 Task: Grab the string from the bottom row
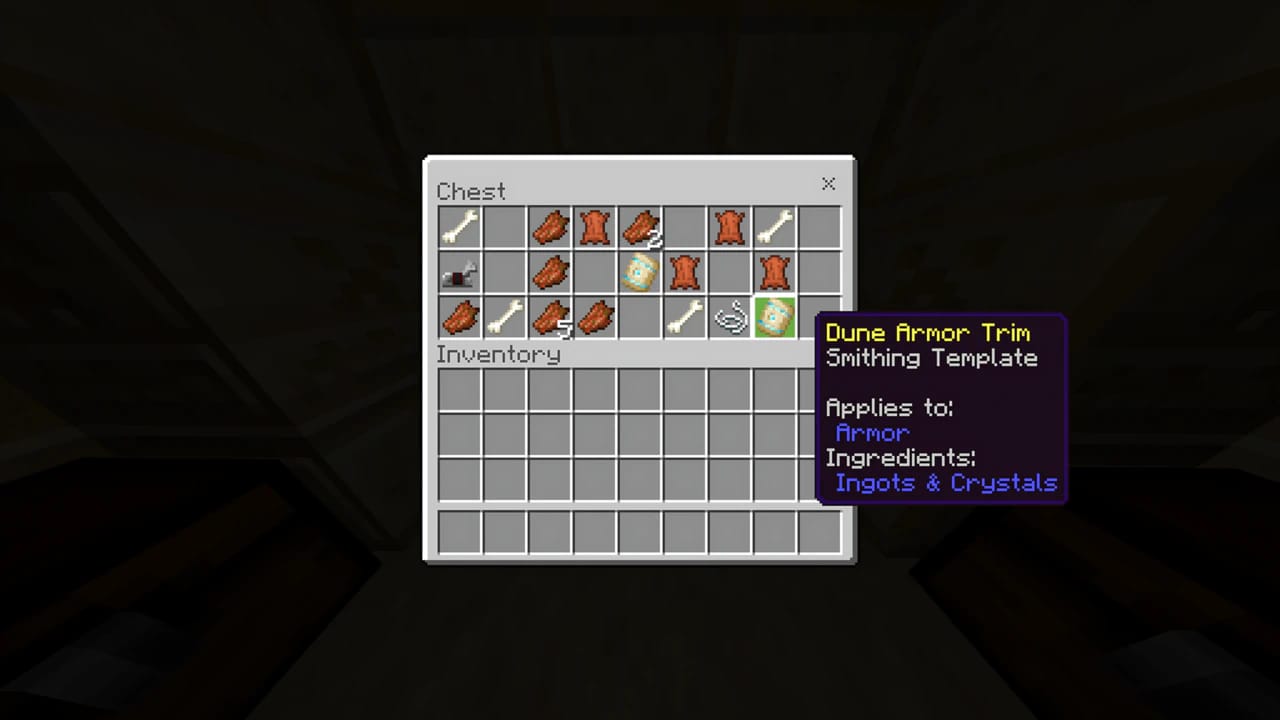[x=729, y=317]
